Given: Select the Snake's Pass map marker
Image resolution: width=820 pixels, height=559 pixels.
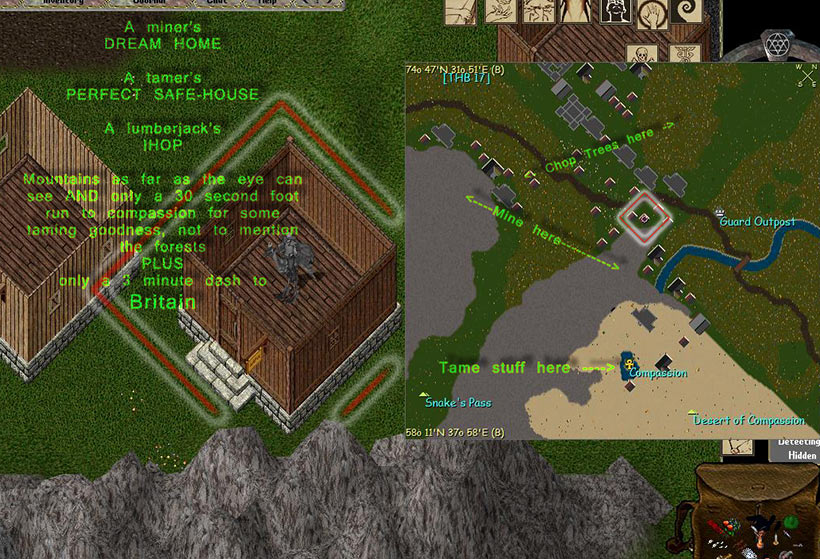Looking at the screenshot, I should (x=426, y=393).
